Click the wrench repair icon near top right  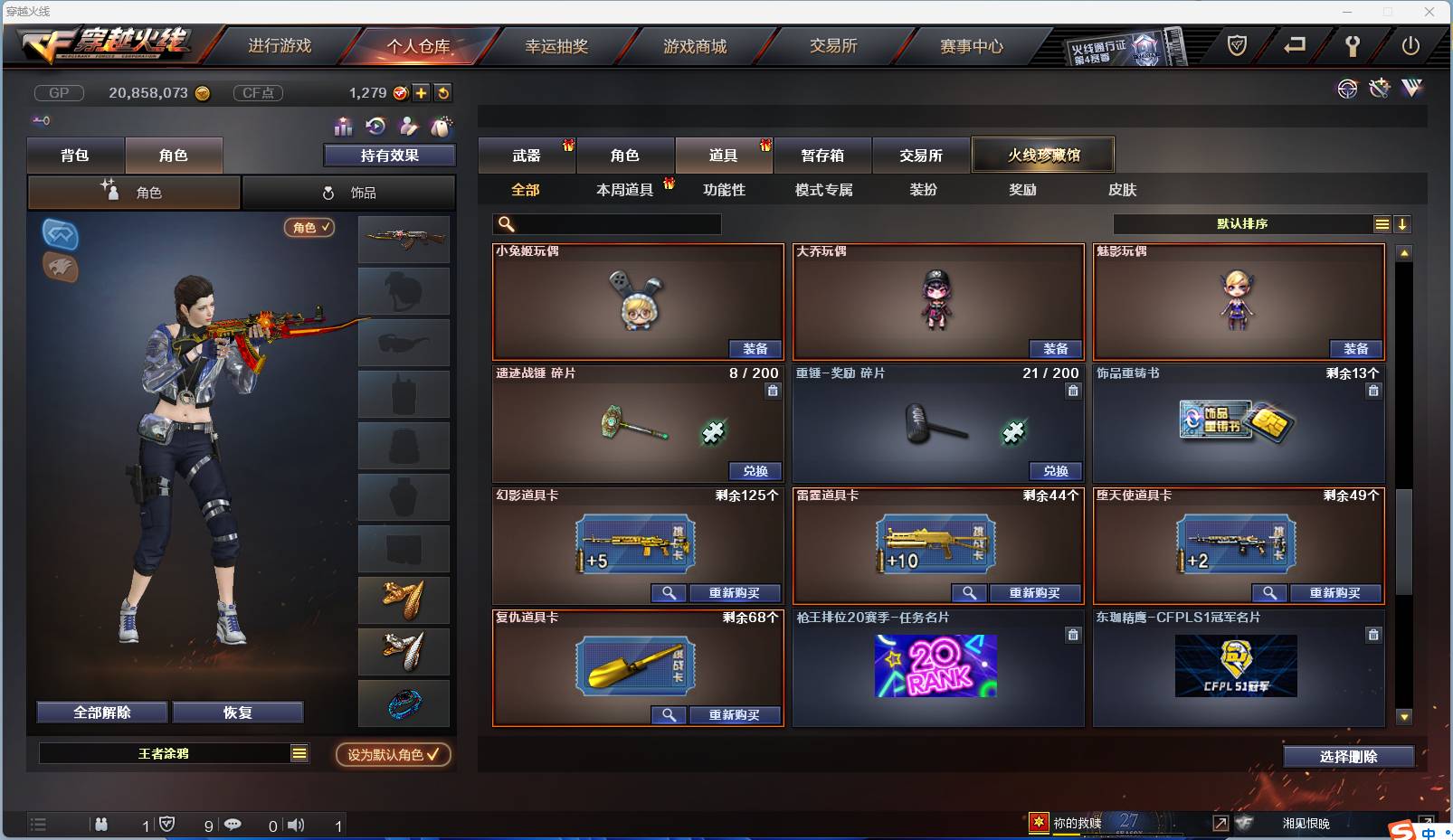click(x=1380, y=89)
